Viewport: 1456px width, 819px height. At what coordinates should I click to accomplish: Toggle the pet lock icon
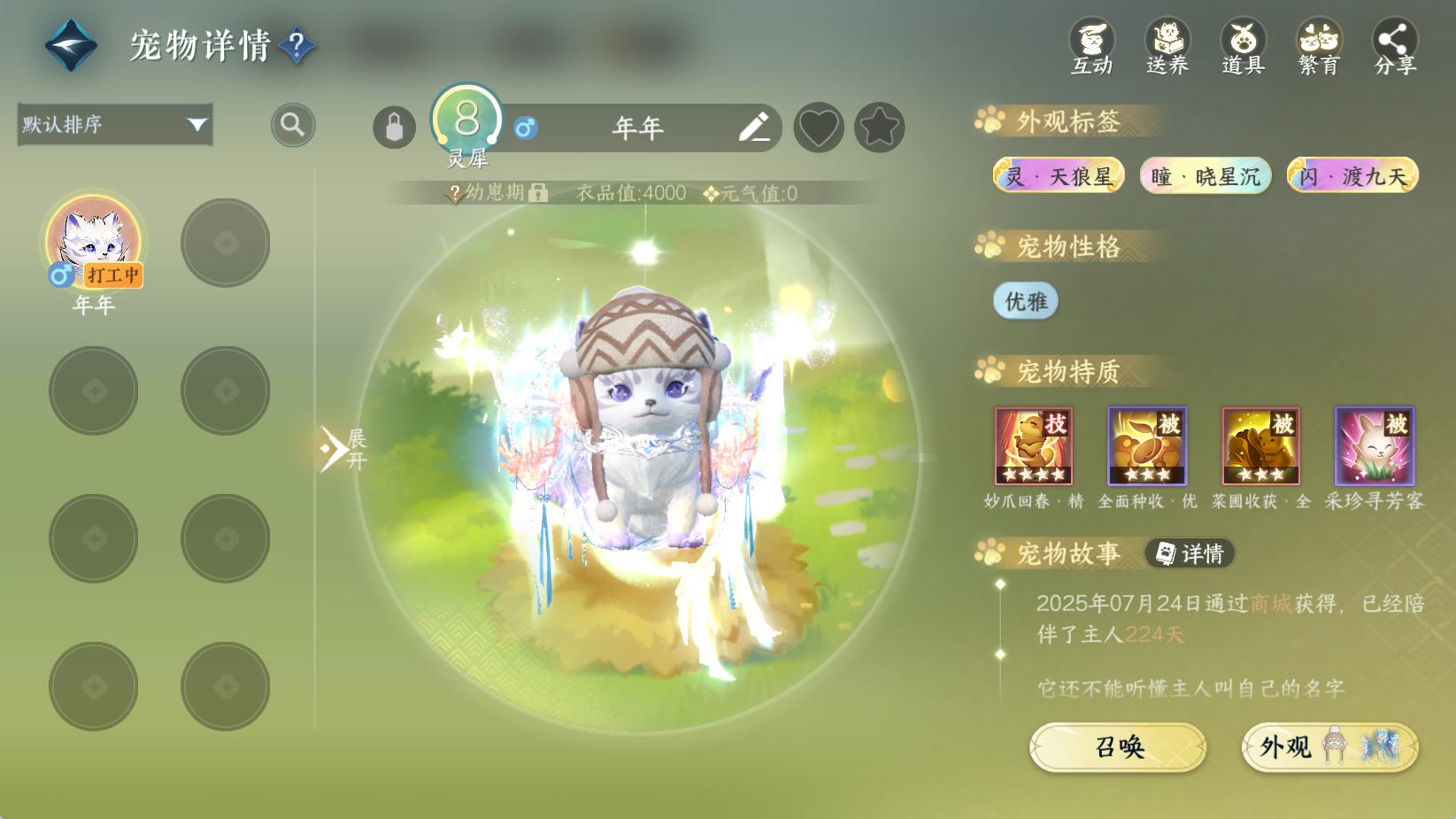click(395, 128)
